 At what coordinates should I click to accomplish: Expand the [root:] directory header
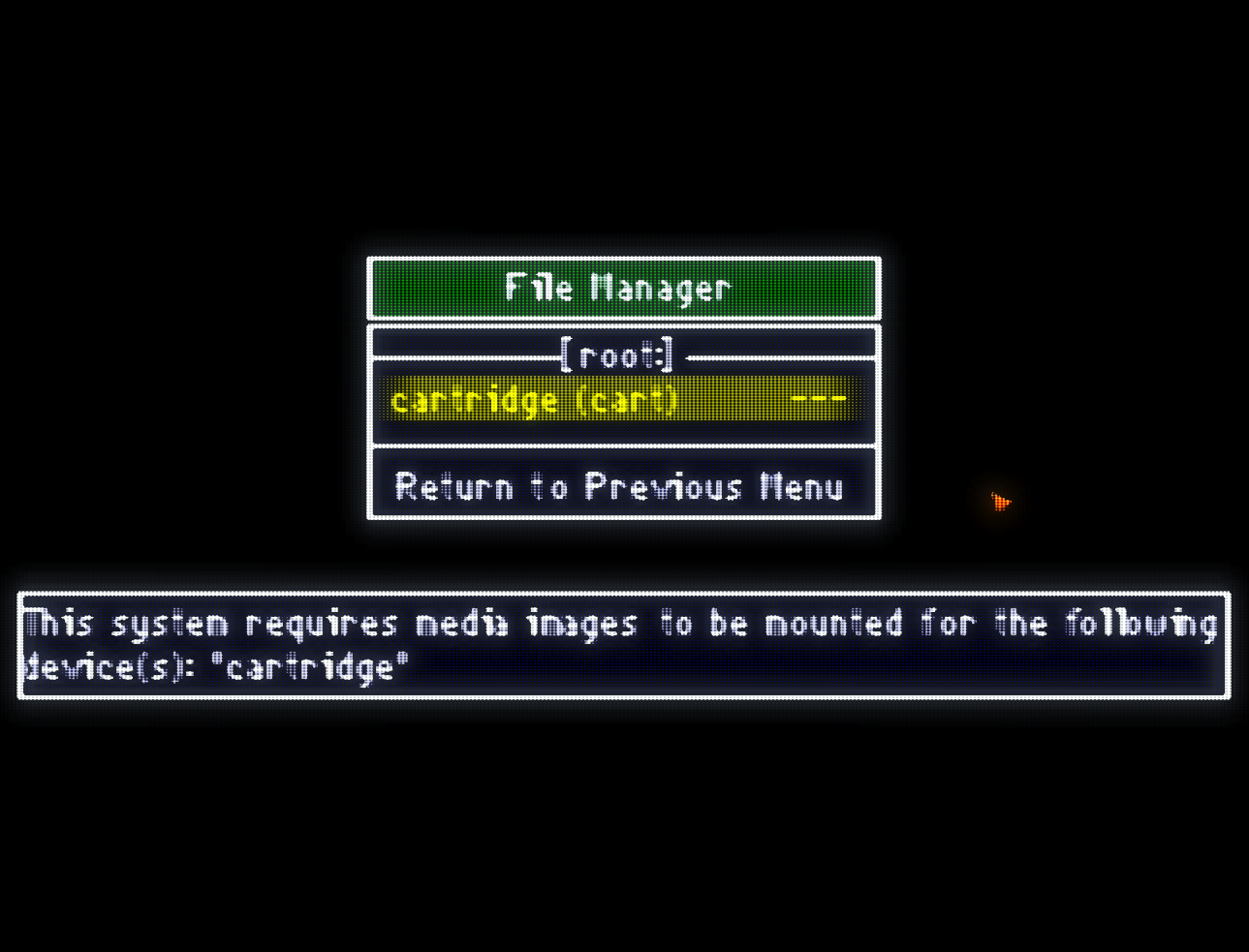(x=620, y=355)
